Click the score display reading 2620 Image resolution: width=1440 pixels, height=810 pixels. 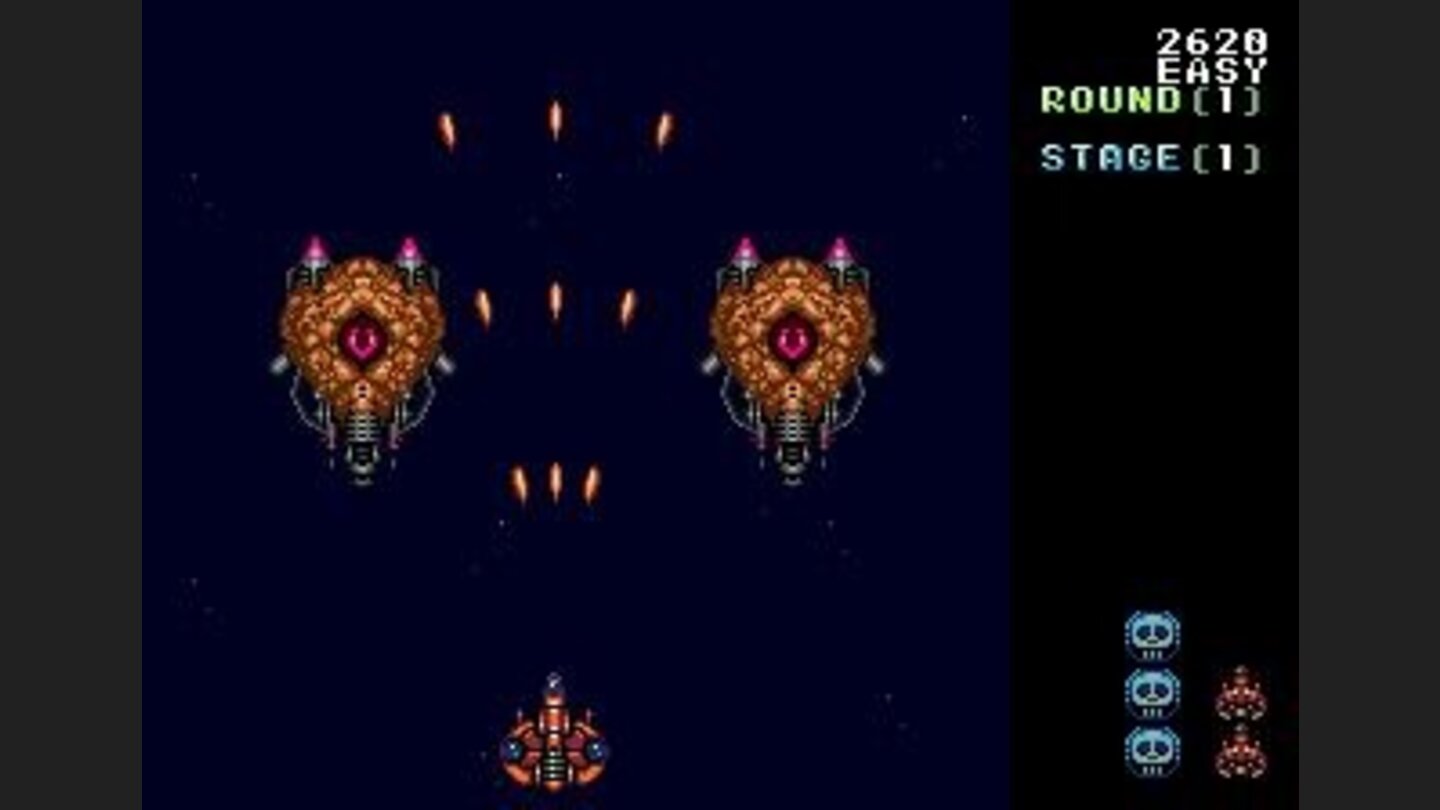click(x=1210, y=42)
